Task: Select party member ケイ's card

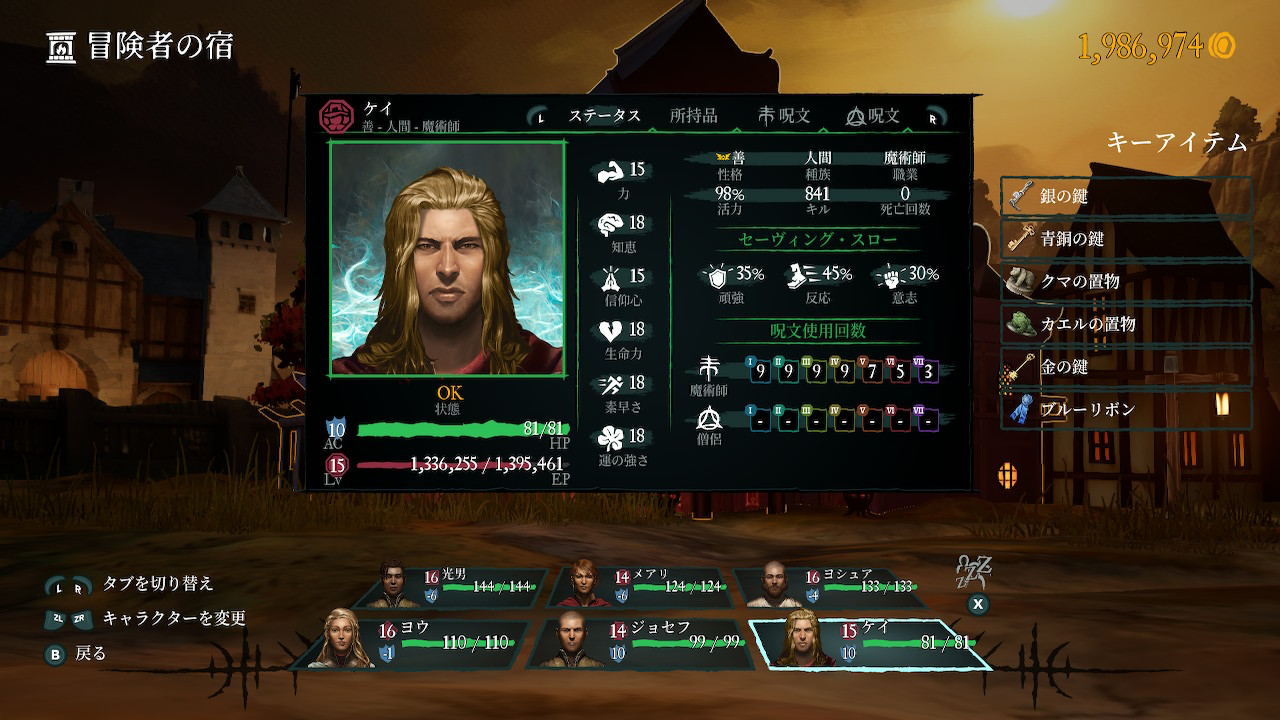Action: click(x=870, y=642)
